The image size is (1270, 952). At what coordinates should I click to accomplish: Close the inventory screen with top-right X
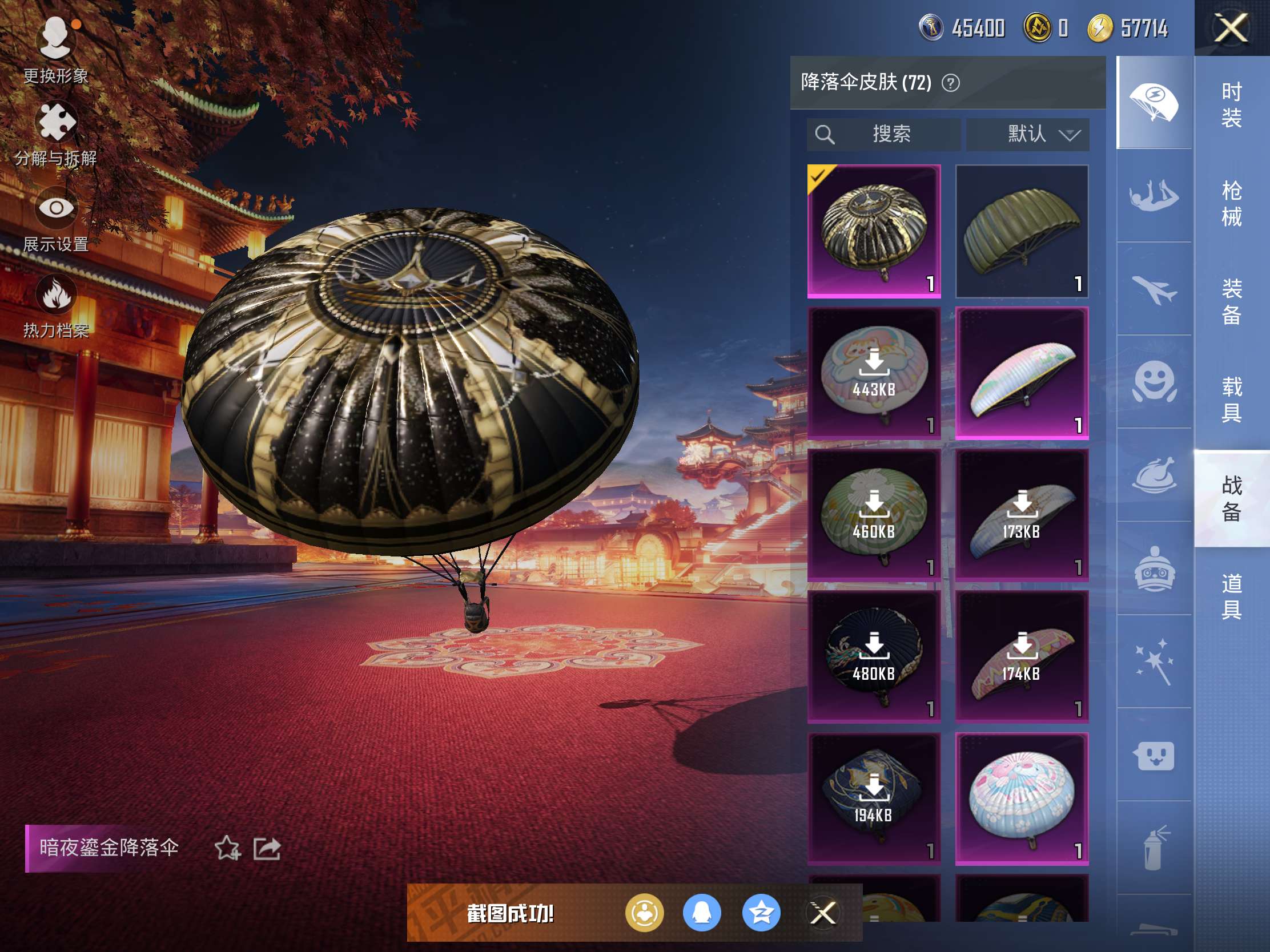[x=1231, y=28]
